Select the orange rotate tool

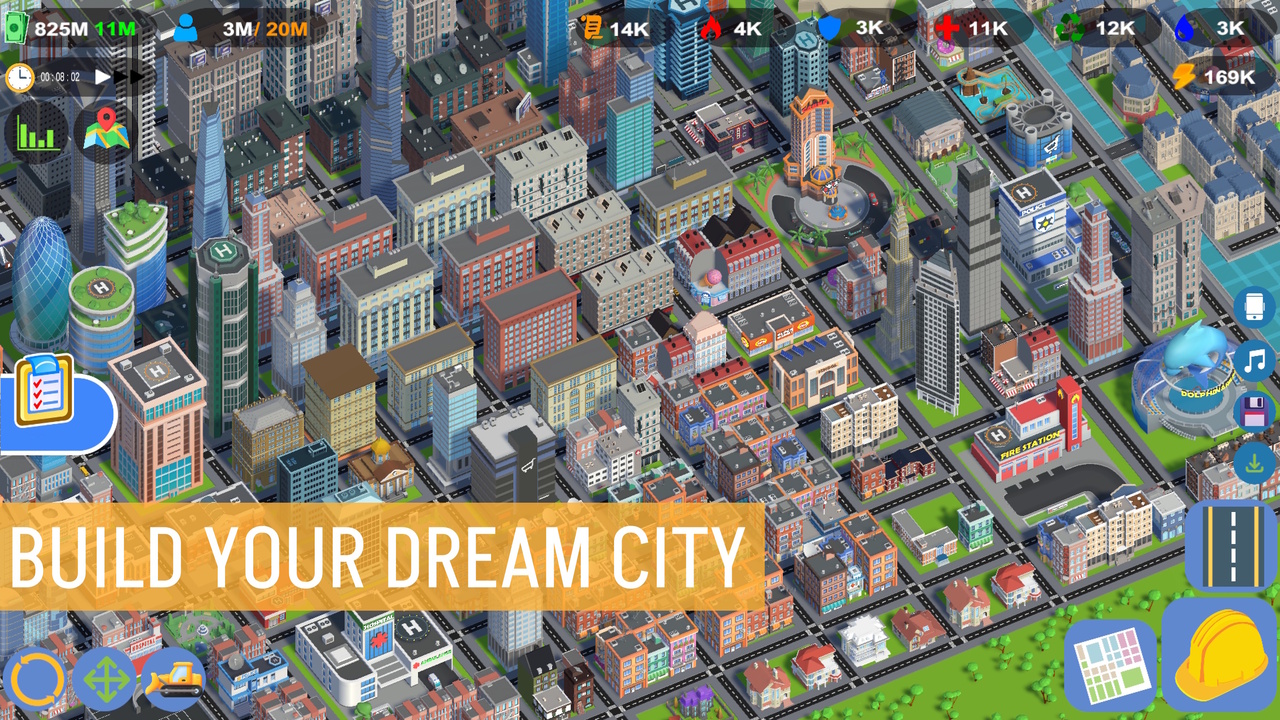pyautogui.click(x=34, y=680)
